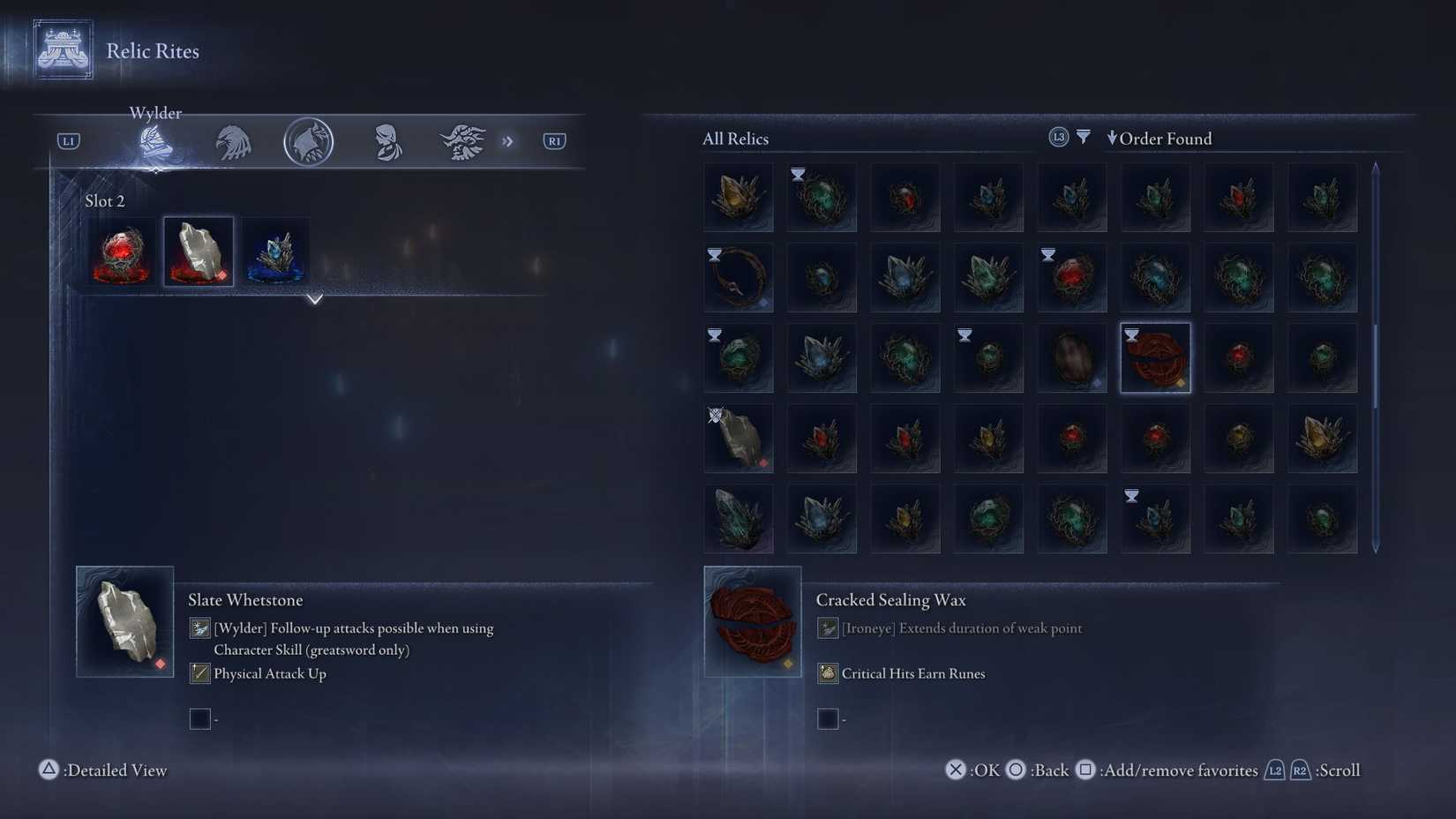1456x819 pixels.
Task: Switch to the Wylder tab
Action: (154, 142)
